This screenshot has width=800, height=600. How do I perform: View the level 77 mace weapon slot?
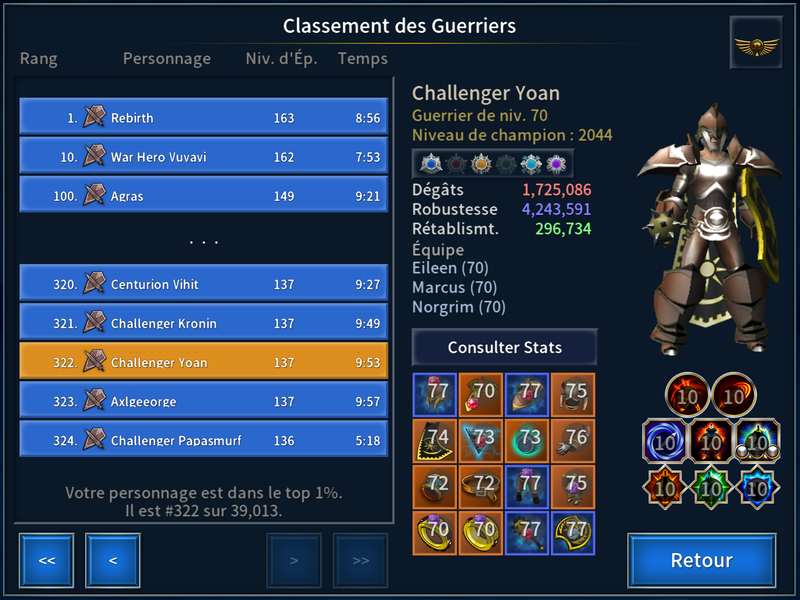coord(527,532)
